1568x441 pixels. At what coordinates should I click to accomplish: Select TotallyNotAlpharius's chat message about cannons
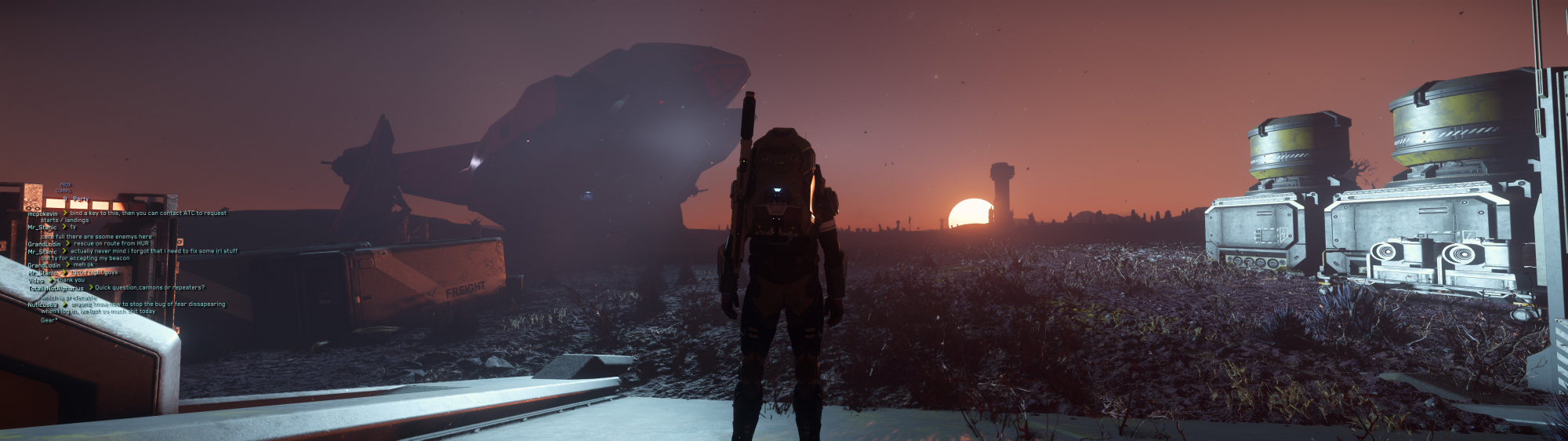point(150,288)
